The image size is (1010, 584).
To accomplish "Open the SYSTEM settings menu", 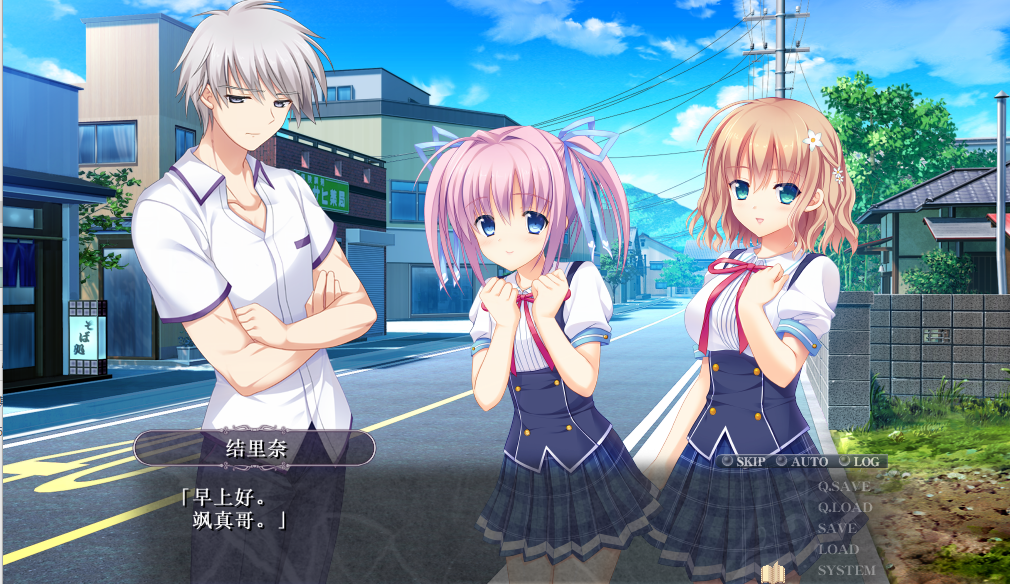I will [x=846, y=570].
